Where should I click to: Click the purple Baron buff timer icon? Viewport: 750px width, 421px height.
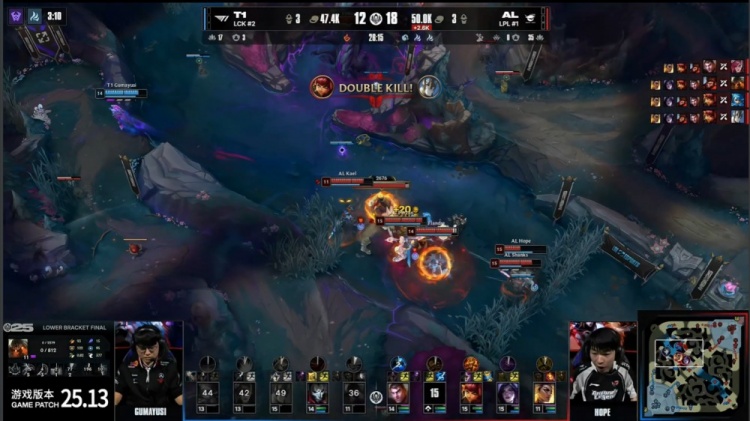pos(15,16)
